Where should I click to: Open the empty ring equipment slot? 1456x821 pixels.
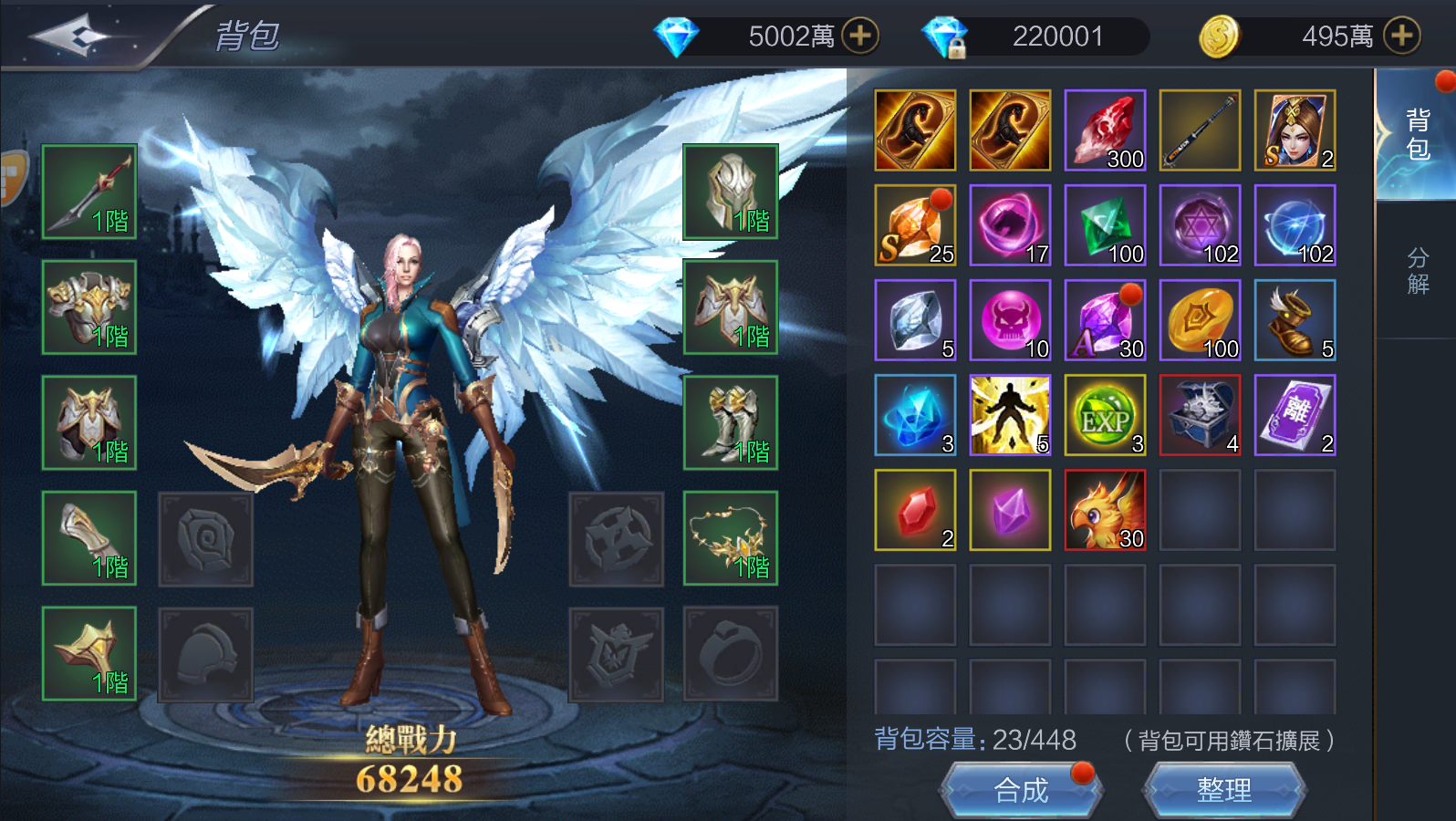[731, 654]
